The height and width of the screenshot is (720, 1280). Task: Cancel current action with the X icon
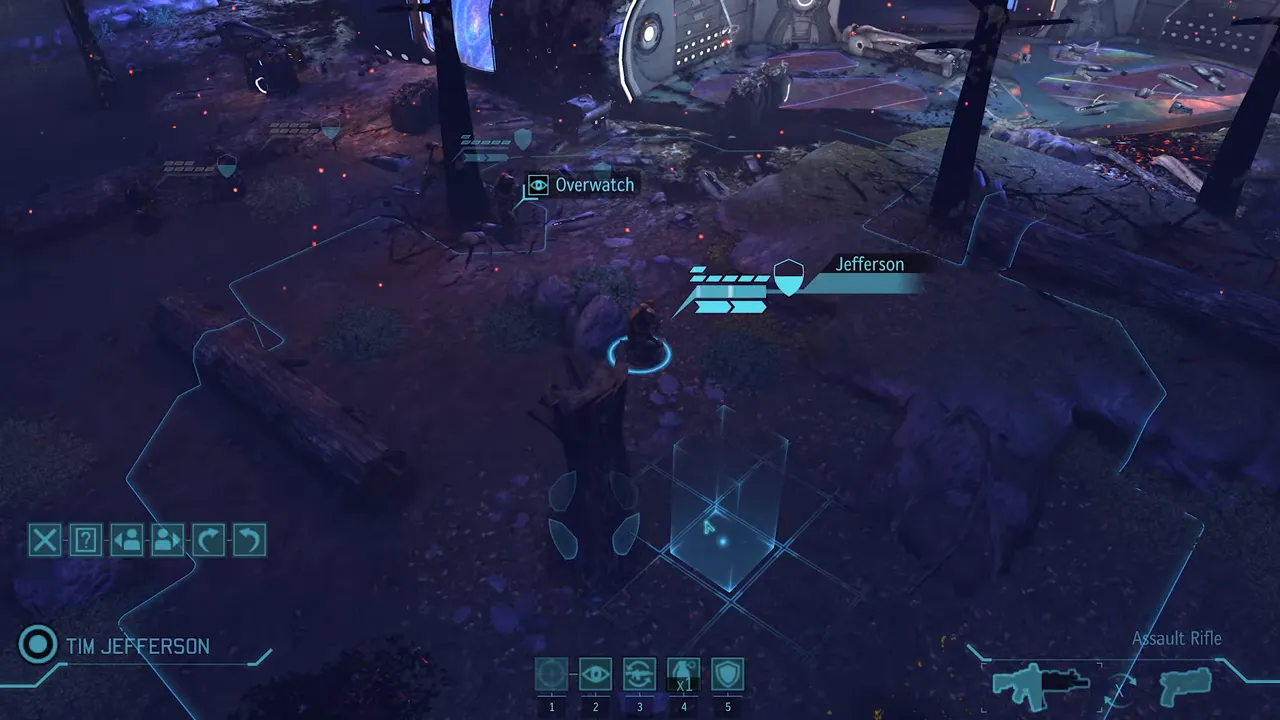click(x=44, y=540)
